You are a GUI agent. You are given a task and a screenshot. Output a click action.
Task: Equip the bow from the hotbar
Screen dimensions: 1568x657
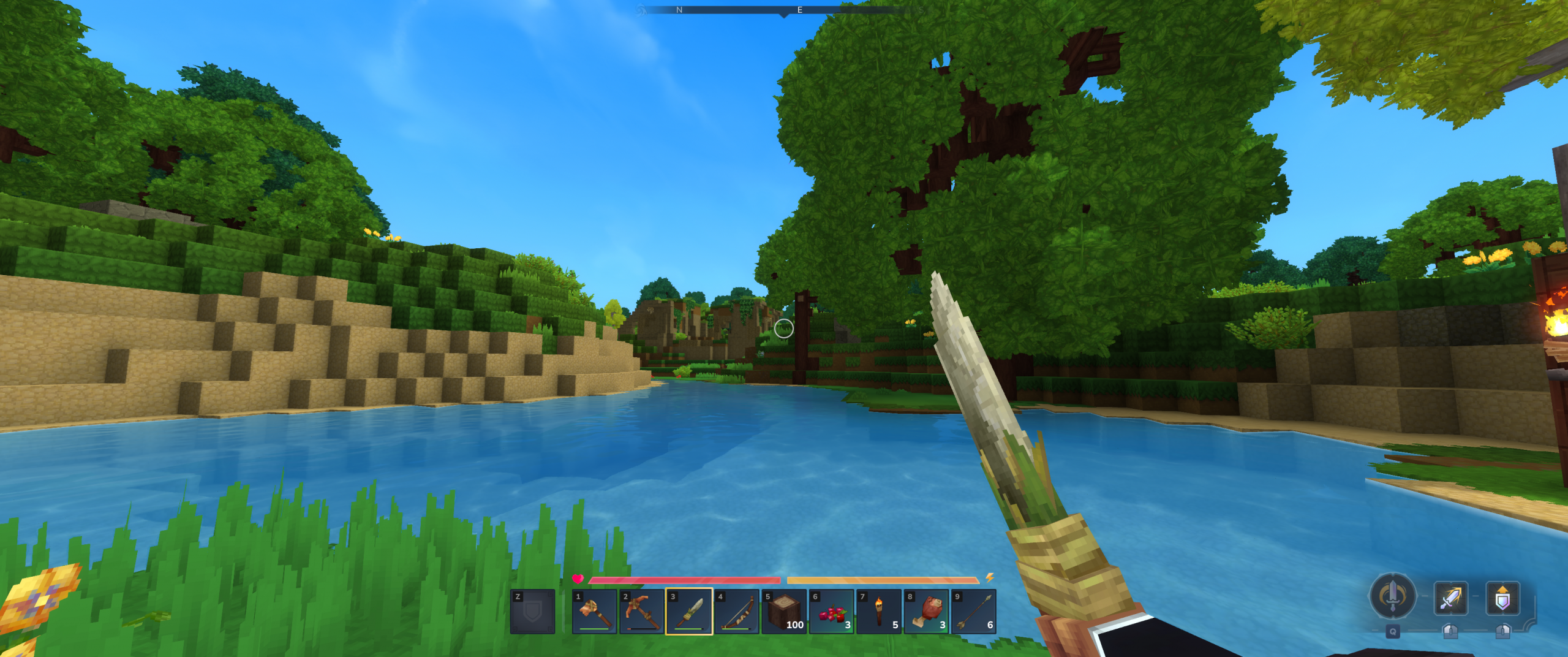click(x=736, y=612)
